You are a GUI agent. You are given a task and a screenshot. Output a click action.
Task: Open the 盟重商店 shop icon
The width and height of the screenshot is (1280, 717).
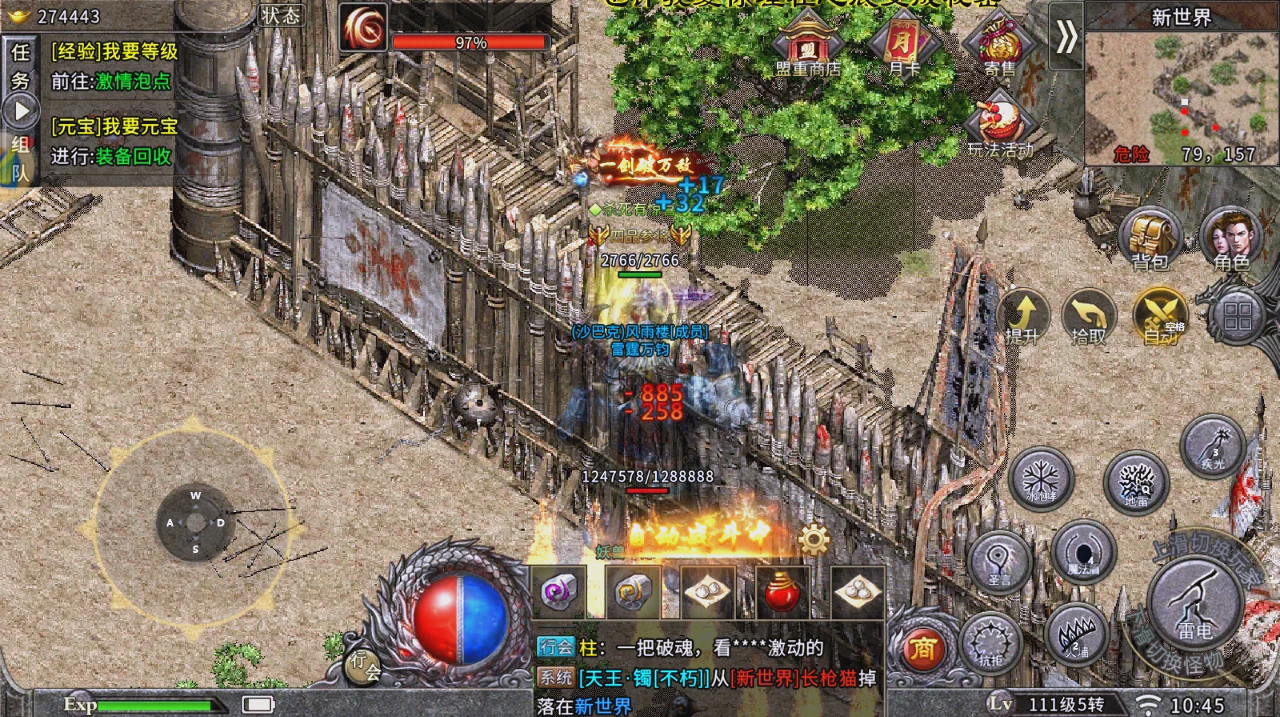(806, 45)
